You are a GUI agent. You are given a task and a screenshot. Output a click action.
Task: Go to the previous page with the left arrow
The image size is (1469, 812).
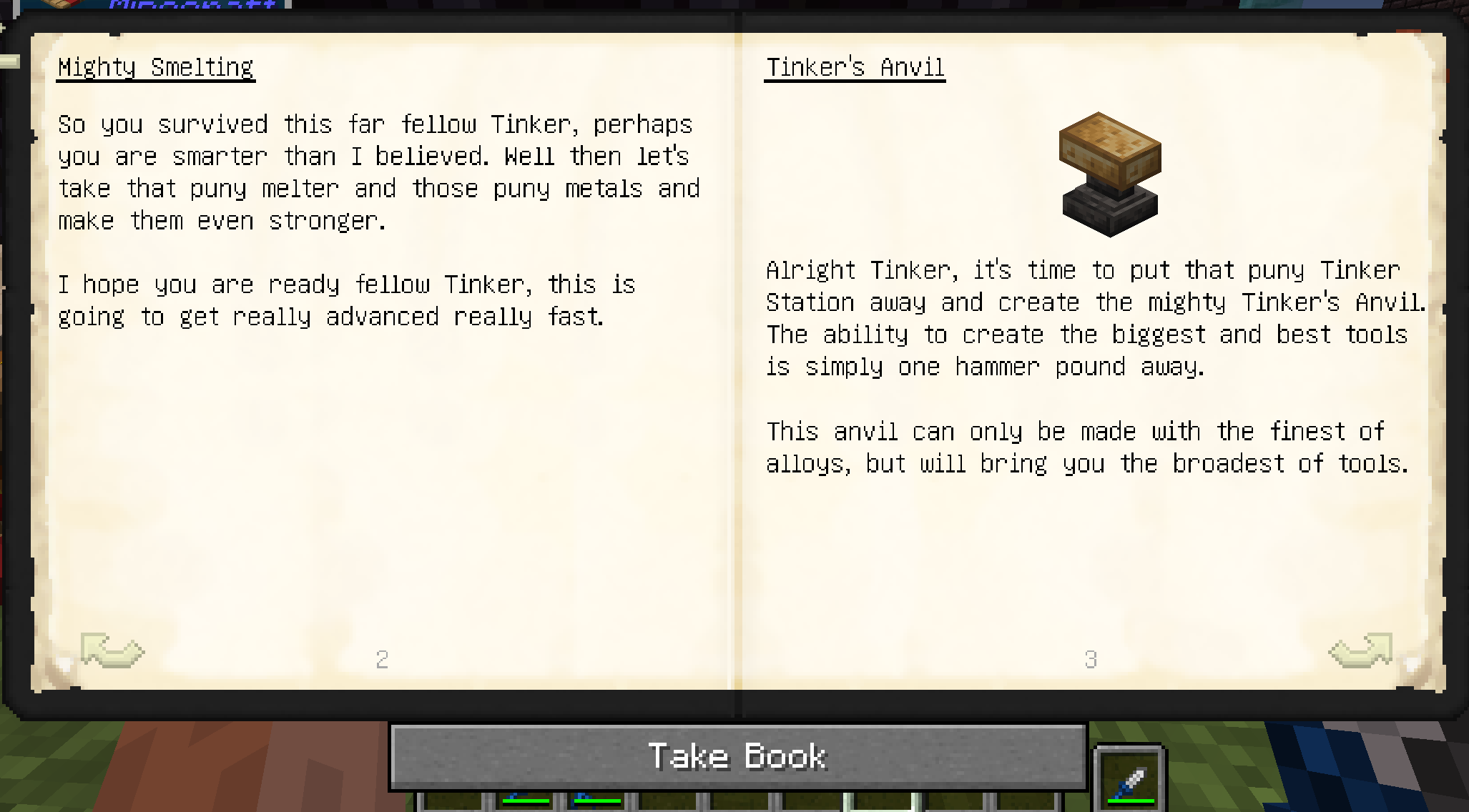coord(112,650)
